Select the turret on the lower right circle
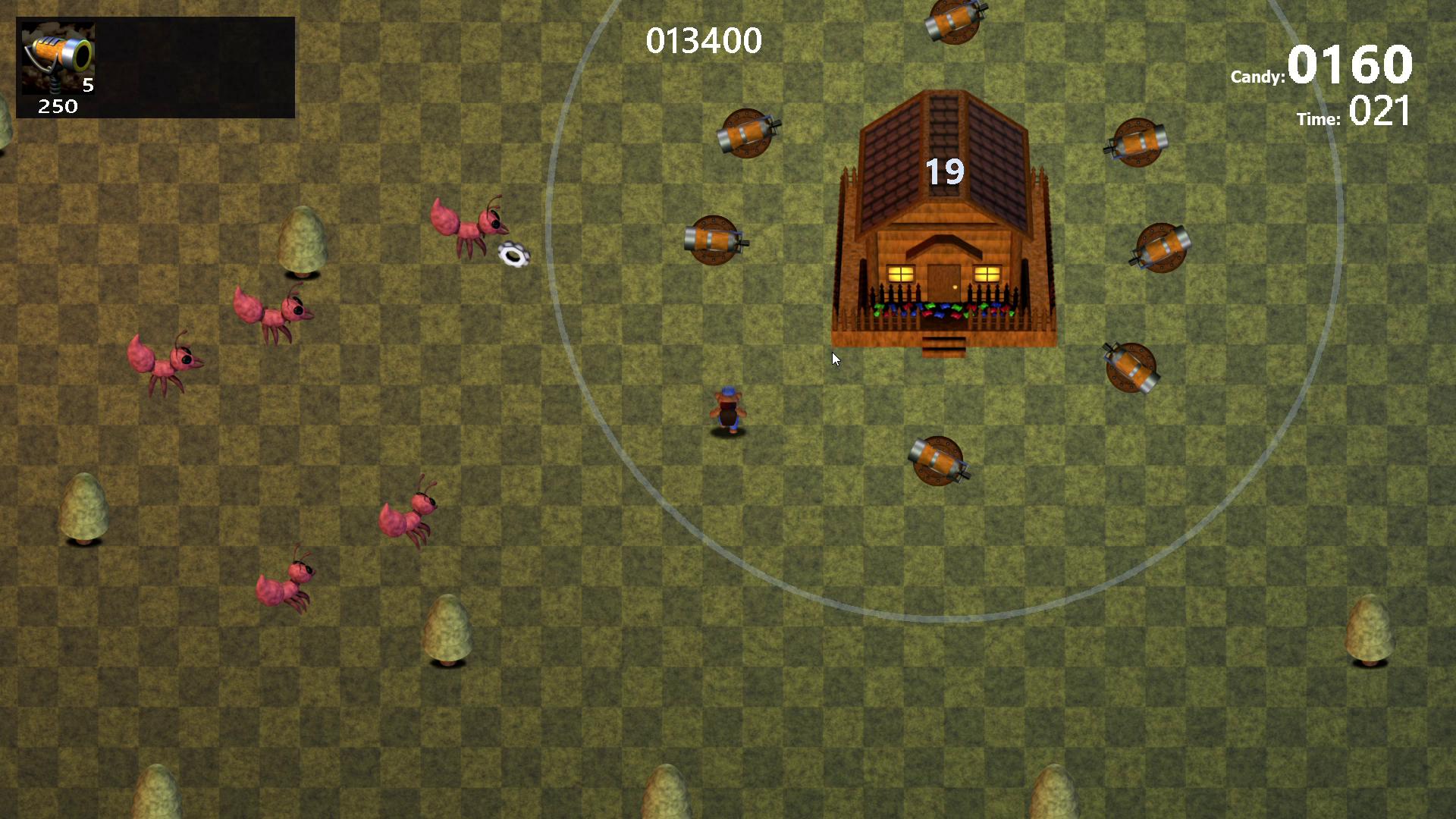The height and width of the screenshot is (819, 1456). coord(1130,368)
